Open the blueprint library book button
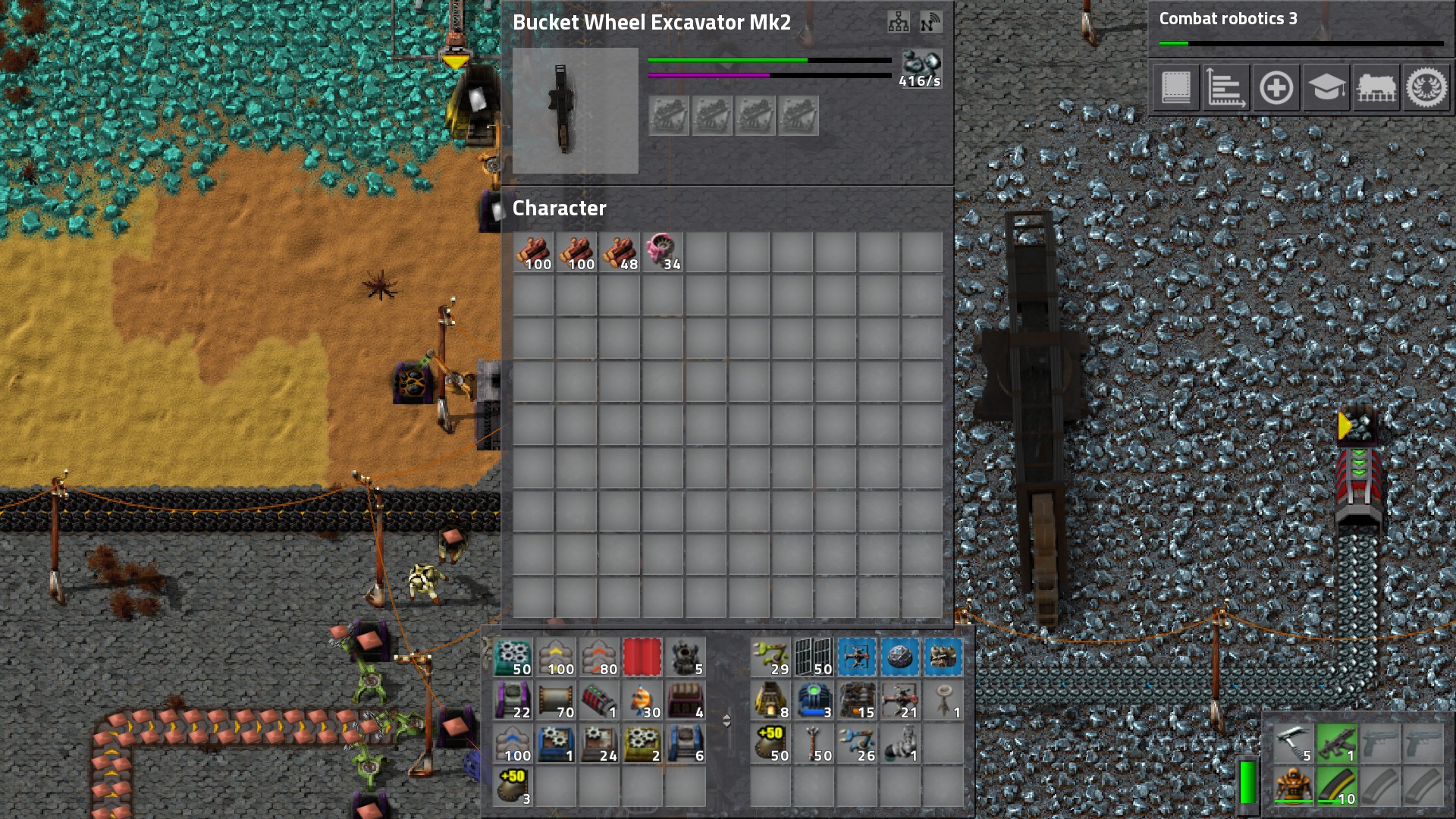This screenshot has height=819, width=1456. click(1176, 88)
